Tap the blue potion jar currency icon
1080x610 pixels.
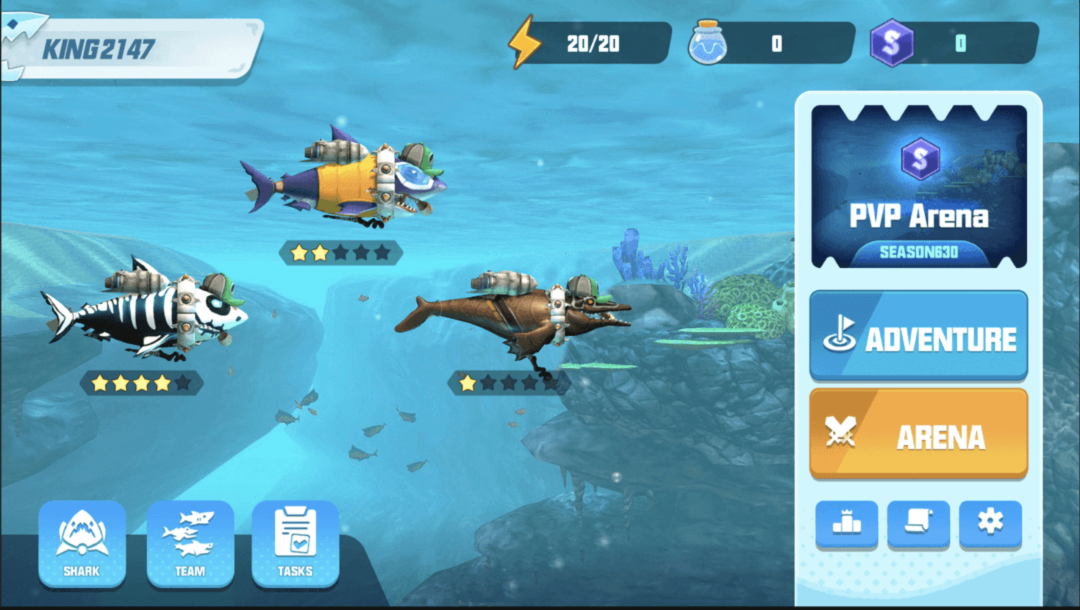pyautogui.click(x=708, y=43)
